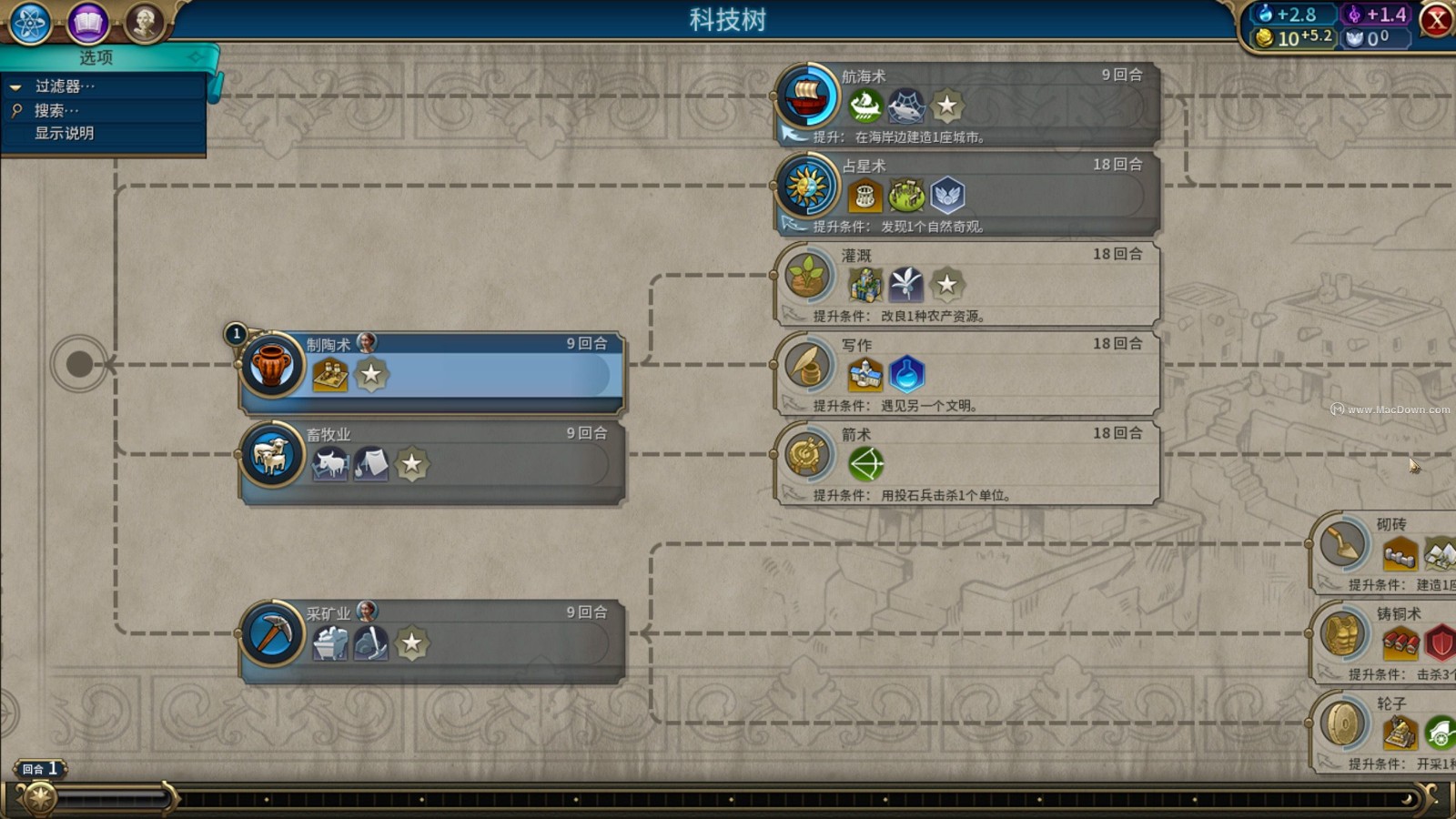Open the purple book civics tree
The height and width of the screenshot is (819, 1456).
pyautogui.click(x=88, y=23)
